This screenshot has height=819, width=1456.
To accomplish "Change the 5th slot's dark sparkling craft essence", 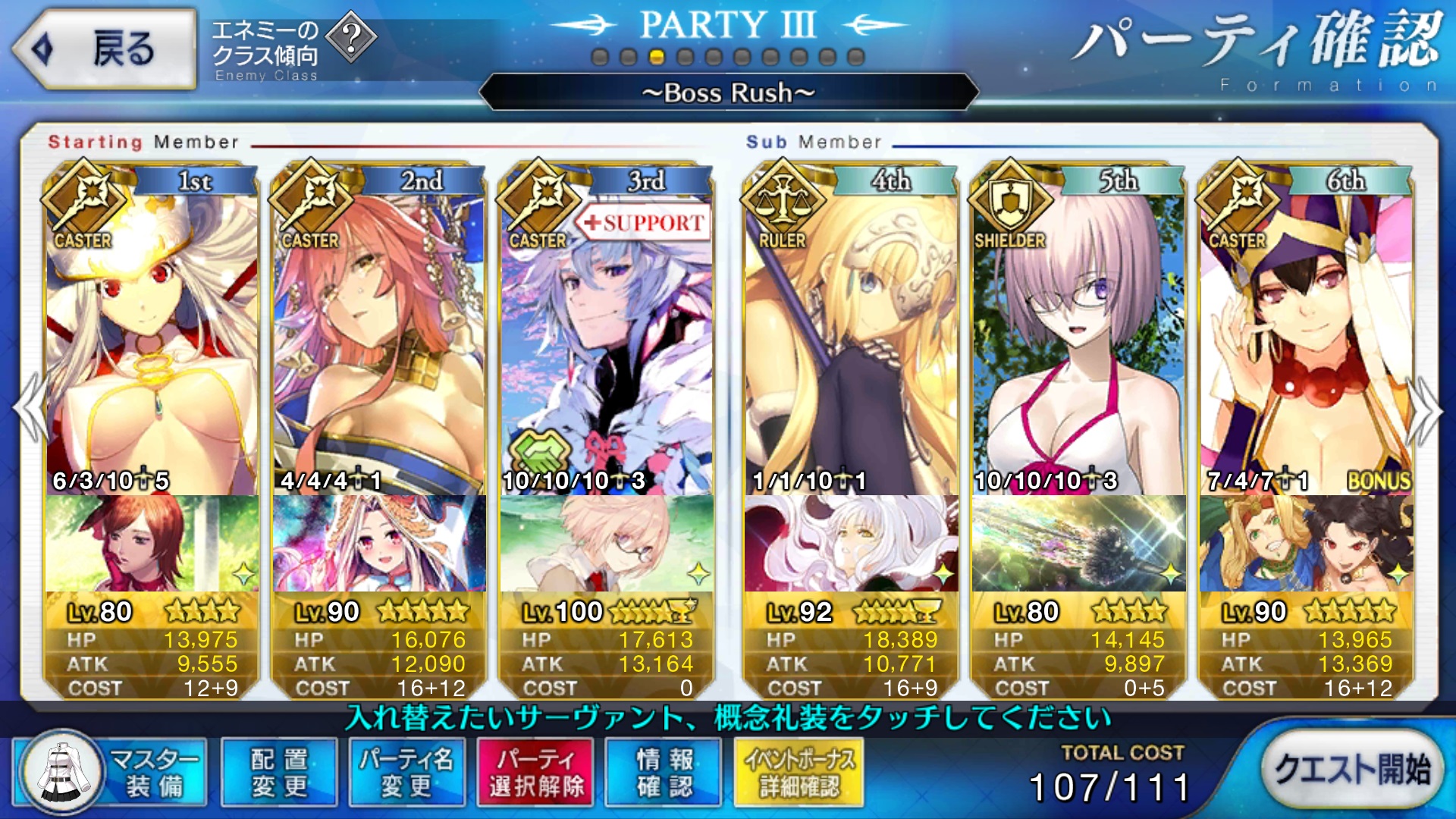I will click(x=1078, y=543).
